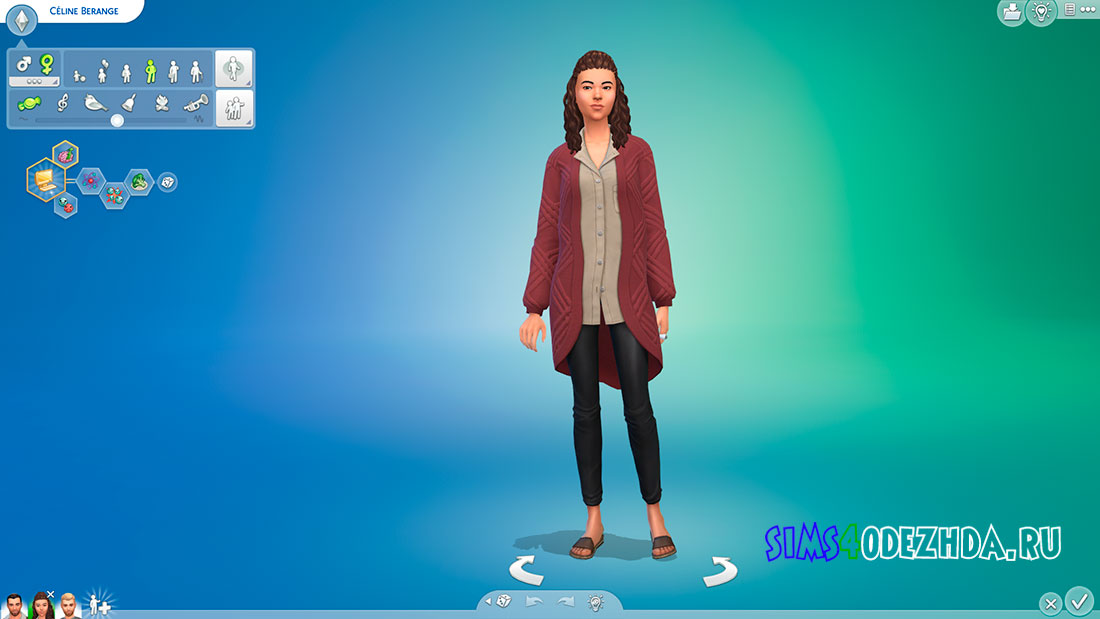Choose the toddler age icon

[x=80, y=74]
